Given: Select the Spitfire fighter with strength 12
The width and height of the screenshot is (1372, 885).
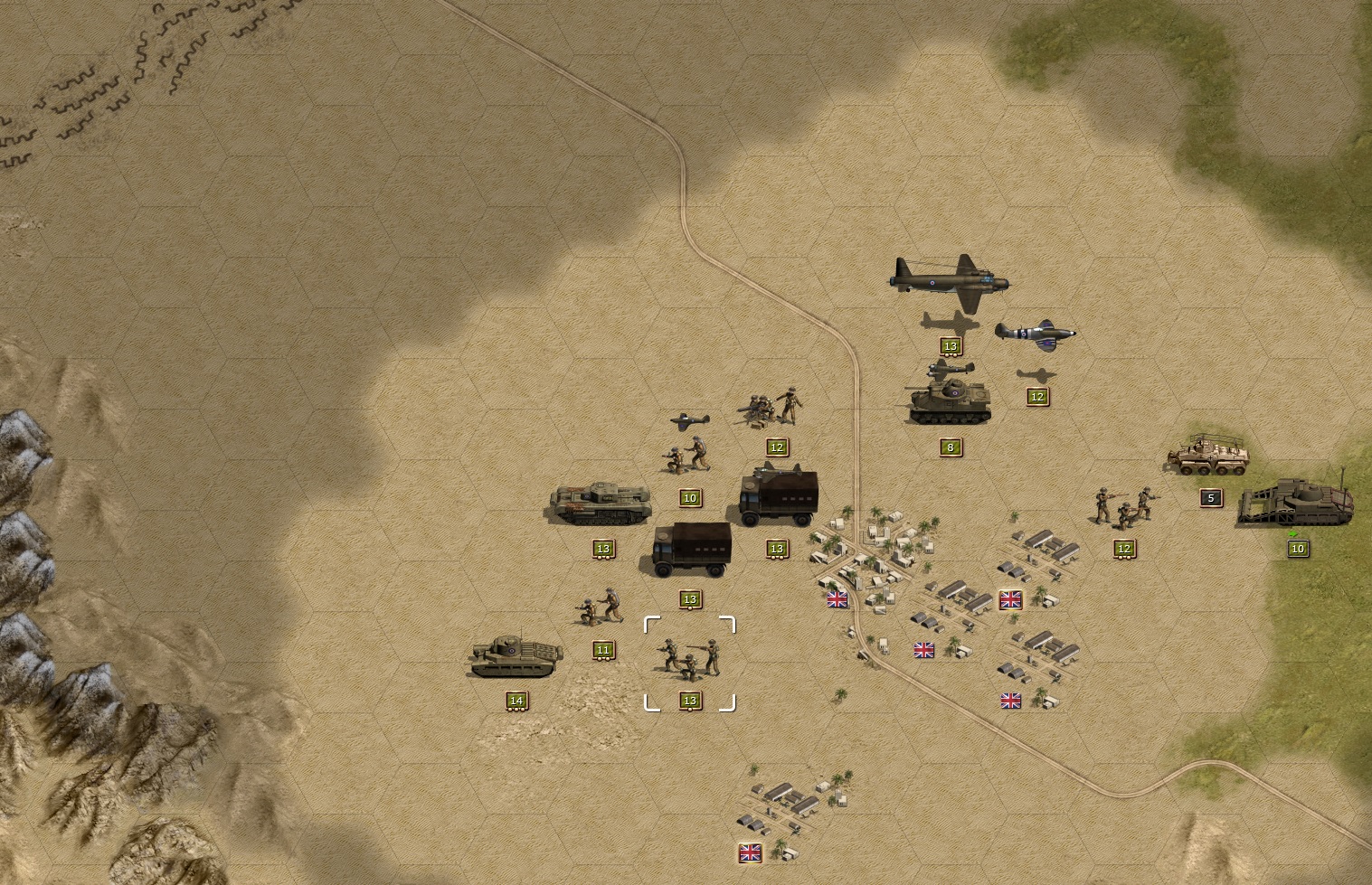Looking at the screenshot, I should pyautogui.click(x=1036, y=331).
